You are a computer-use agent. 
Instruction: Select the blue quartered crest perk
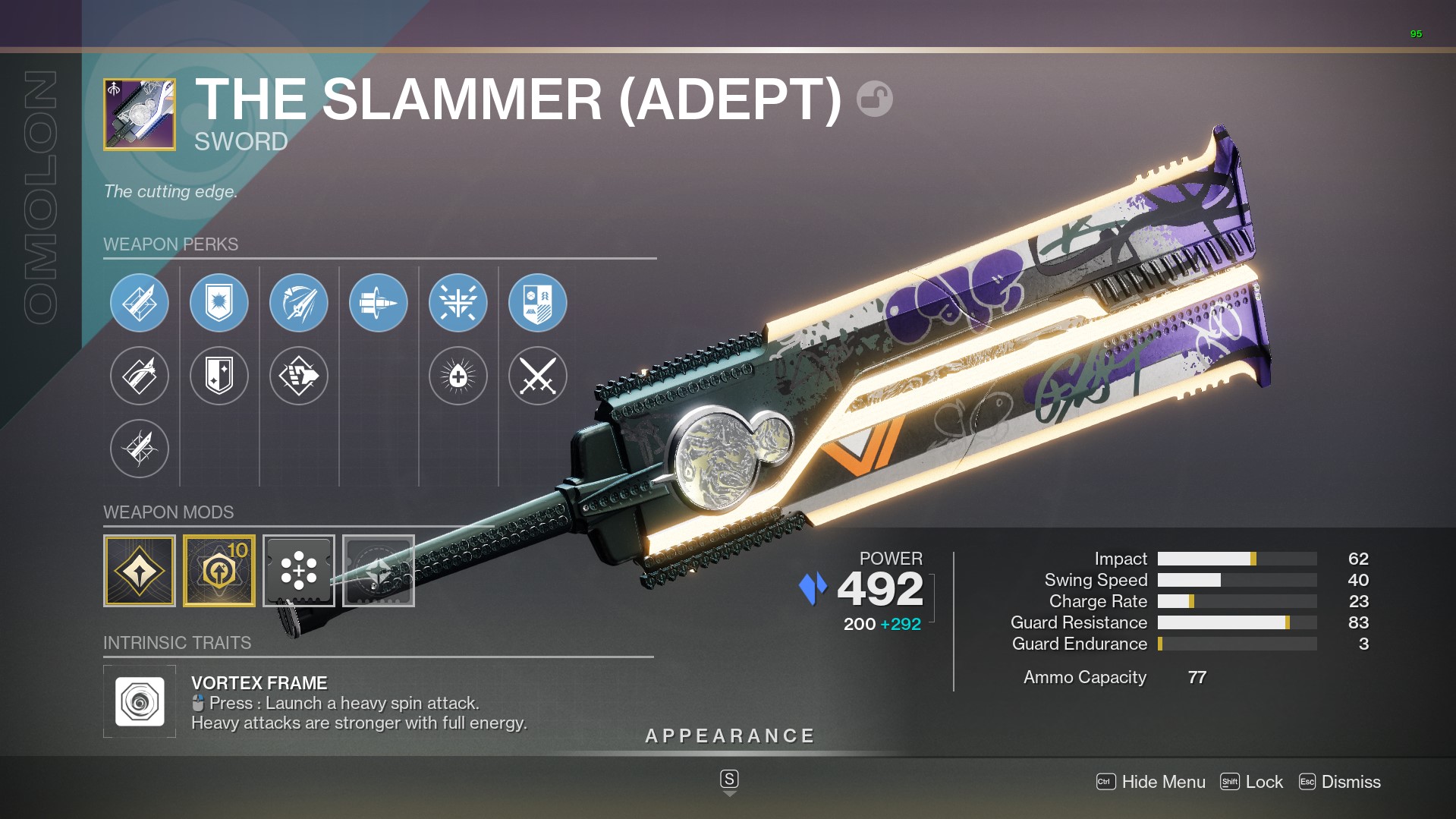point(538,303)
